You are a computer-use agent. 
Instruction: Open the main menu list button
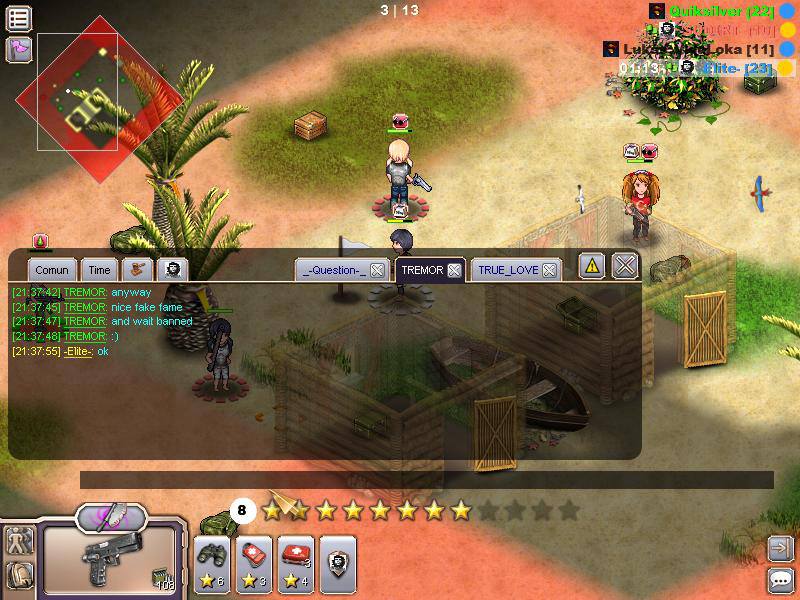pyautogui.click(x=19, y=17)
